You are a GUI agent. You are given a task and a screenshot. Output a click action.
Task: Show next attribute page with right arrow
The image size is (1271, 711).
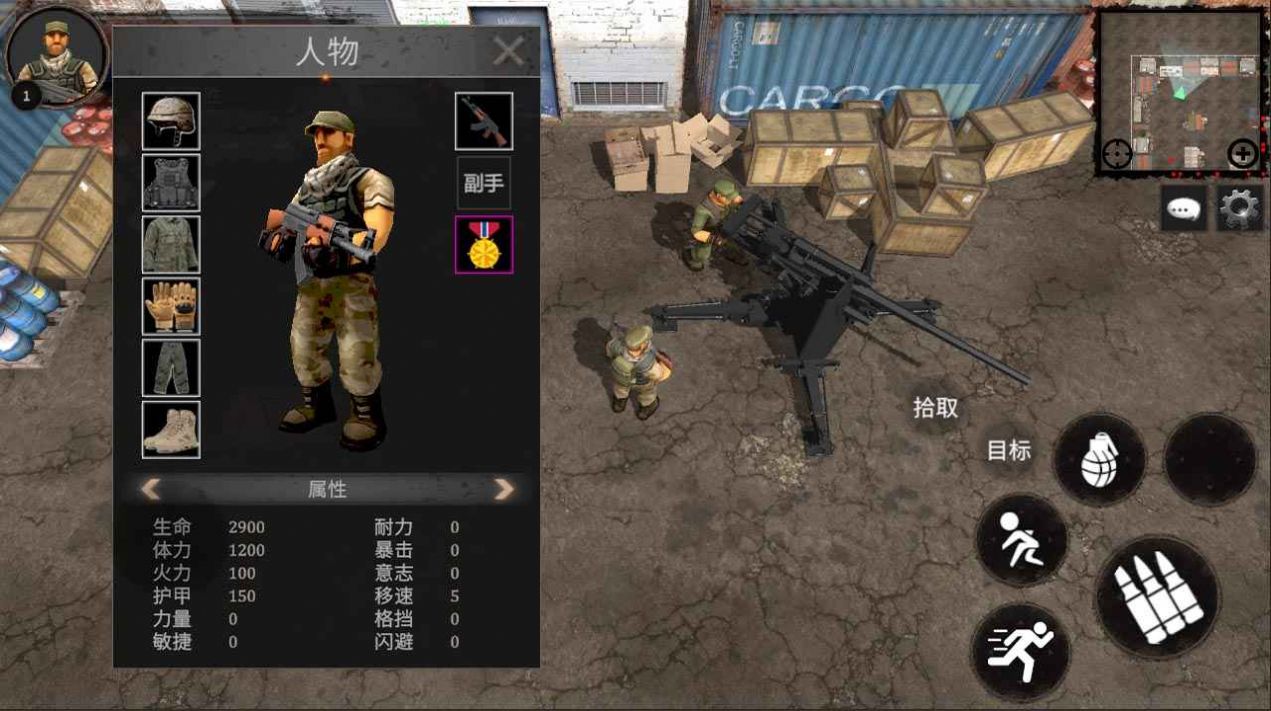pyautogui.click(x=504, y=489)
